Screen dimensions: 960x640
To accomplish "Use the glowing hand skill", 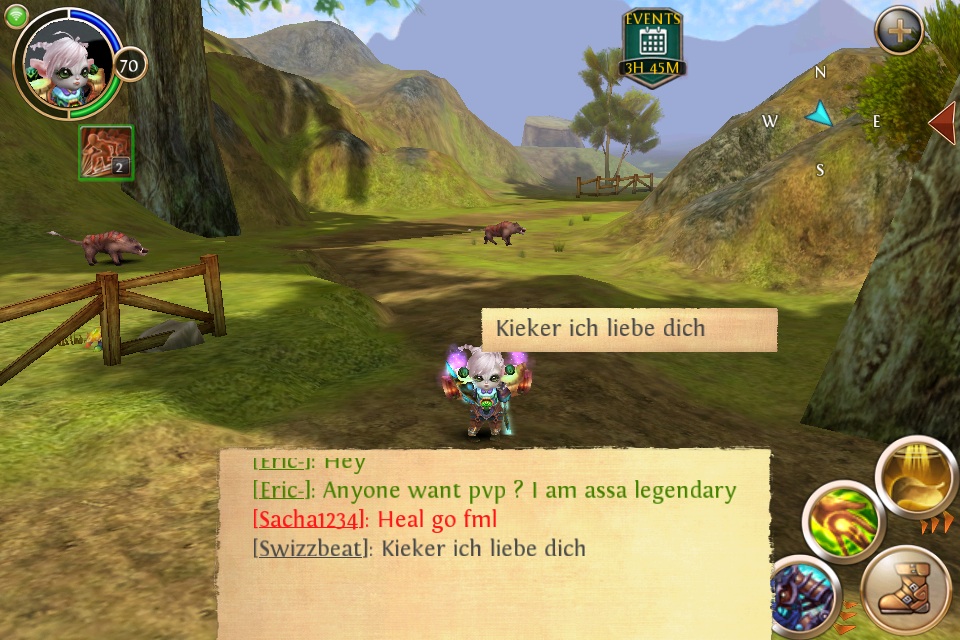I will click(843, 521).
